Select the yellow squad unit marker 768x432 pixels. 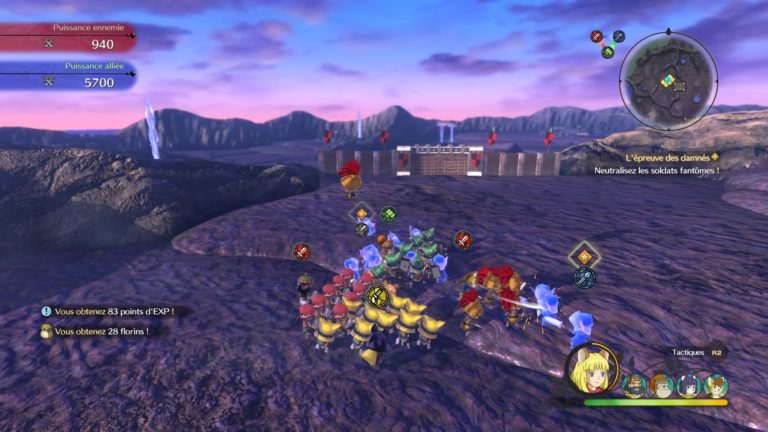point(376,295)
